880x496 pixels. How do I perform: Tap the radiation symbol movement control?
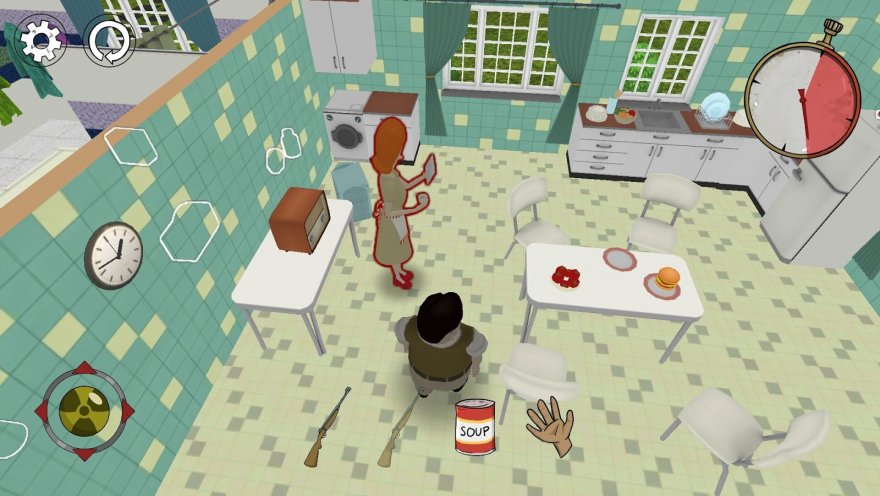click(x=84, y=410)
